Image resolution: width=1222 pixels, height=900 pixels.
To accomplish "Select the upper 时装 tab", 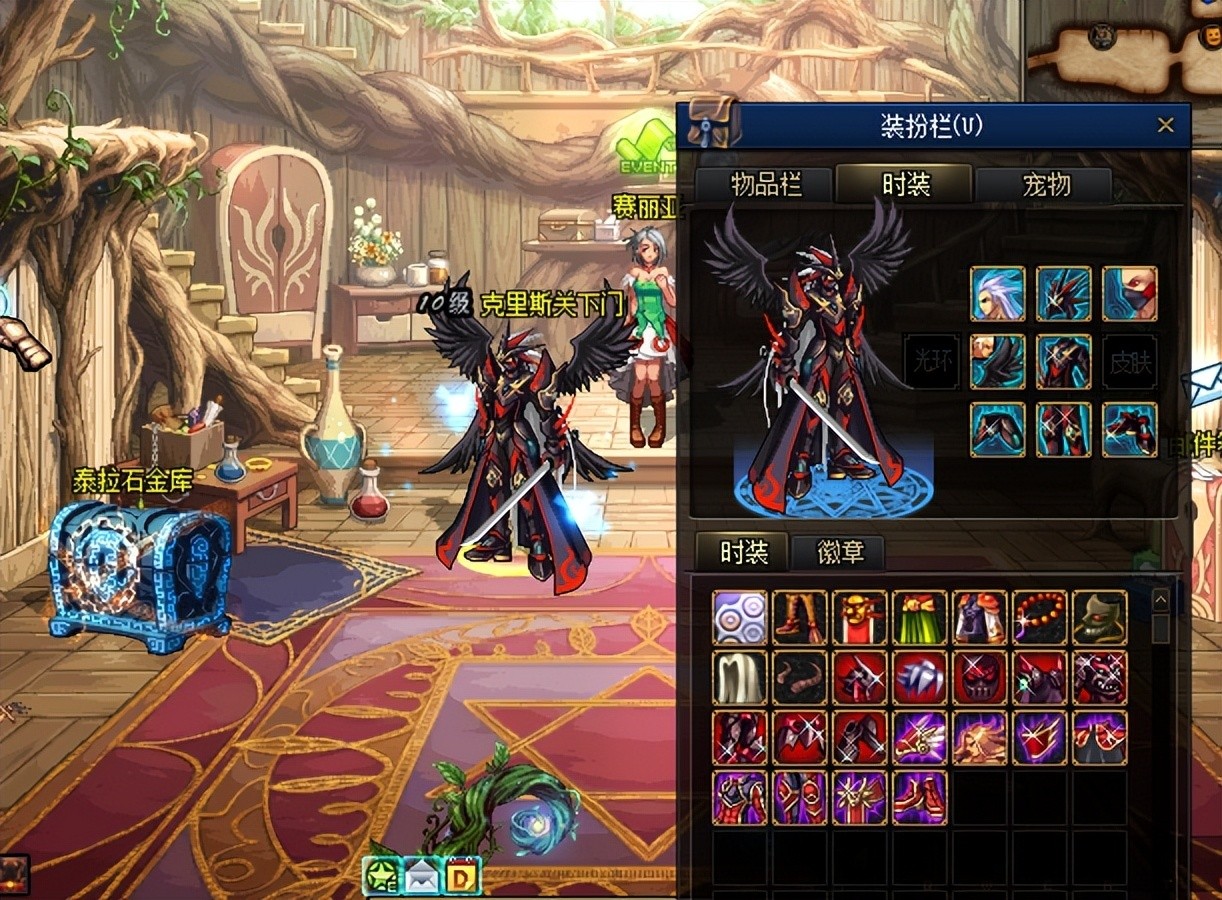I will pos(905,185).
